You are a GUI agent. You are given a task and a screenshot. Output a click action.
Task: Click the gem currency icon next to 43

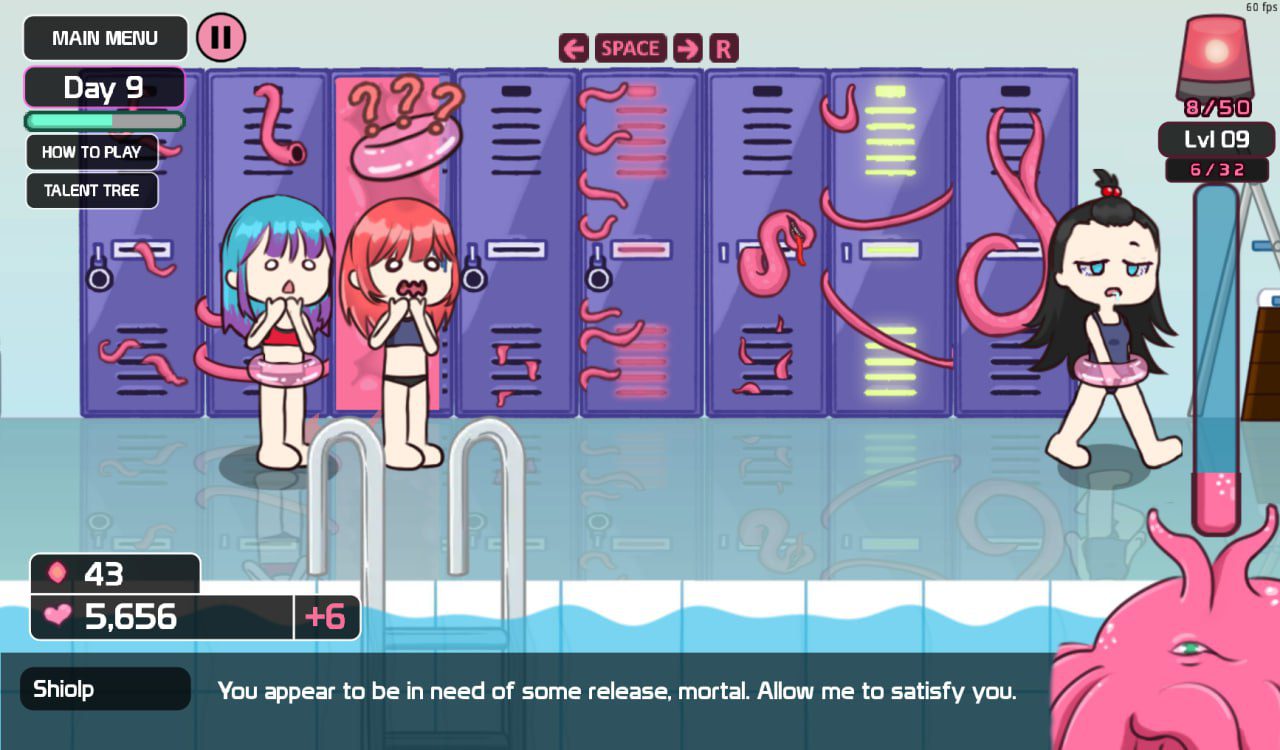point(57,574)
